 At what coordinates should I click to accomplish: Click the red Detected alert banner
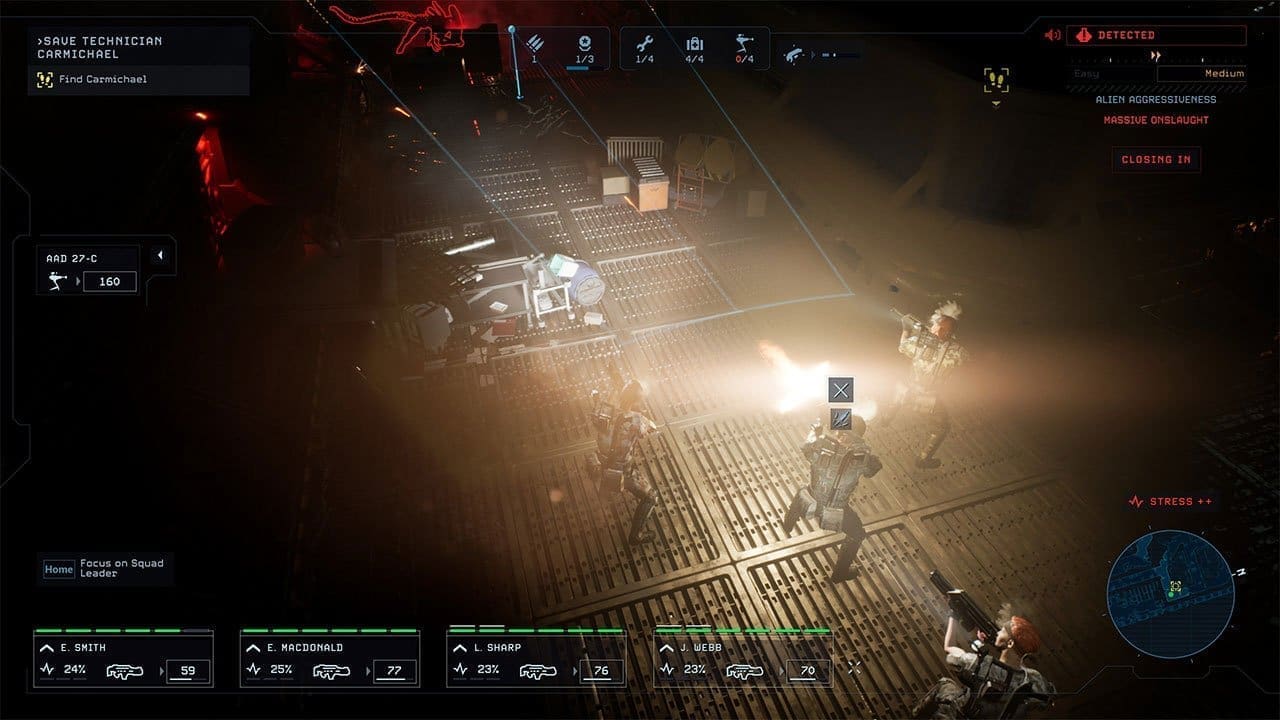click(x=1156, y=36)
